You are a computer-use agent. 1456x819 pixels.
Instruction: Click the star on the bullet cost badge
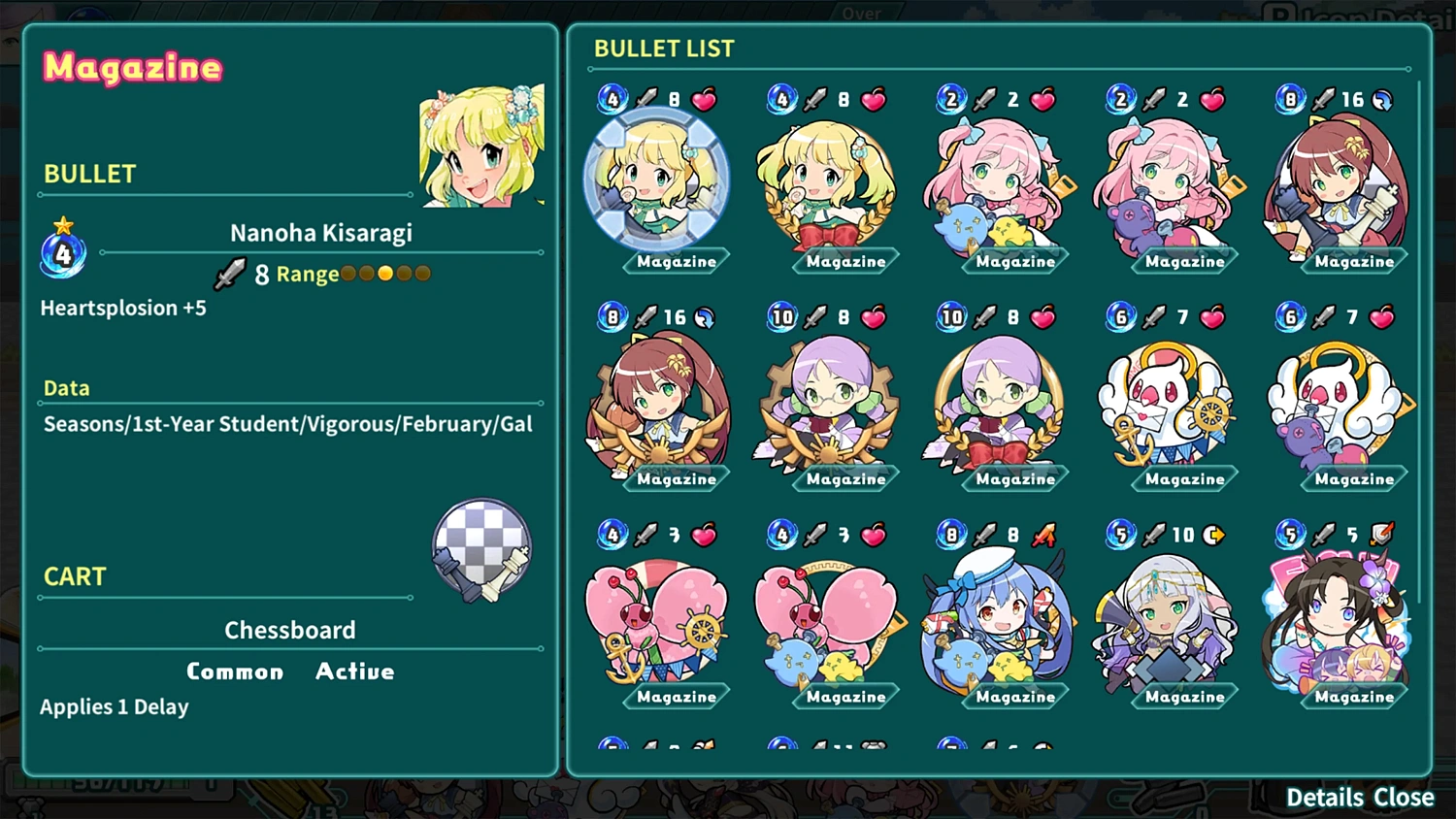62,224
